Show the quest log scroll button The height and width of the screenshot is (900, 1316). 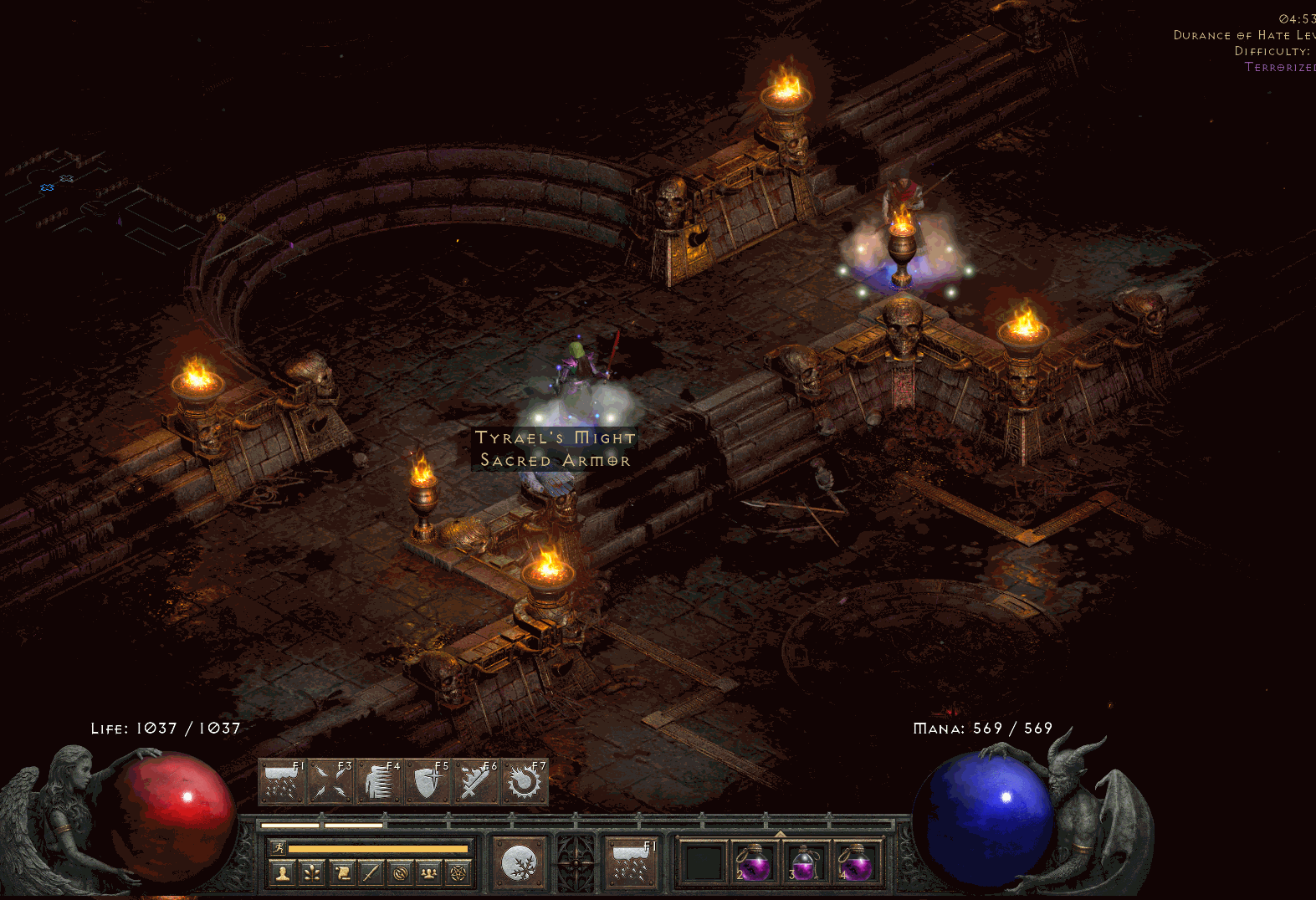click(x=341, y=873)
